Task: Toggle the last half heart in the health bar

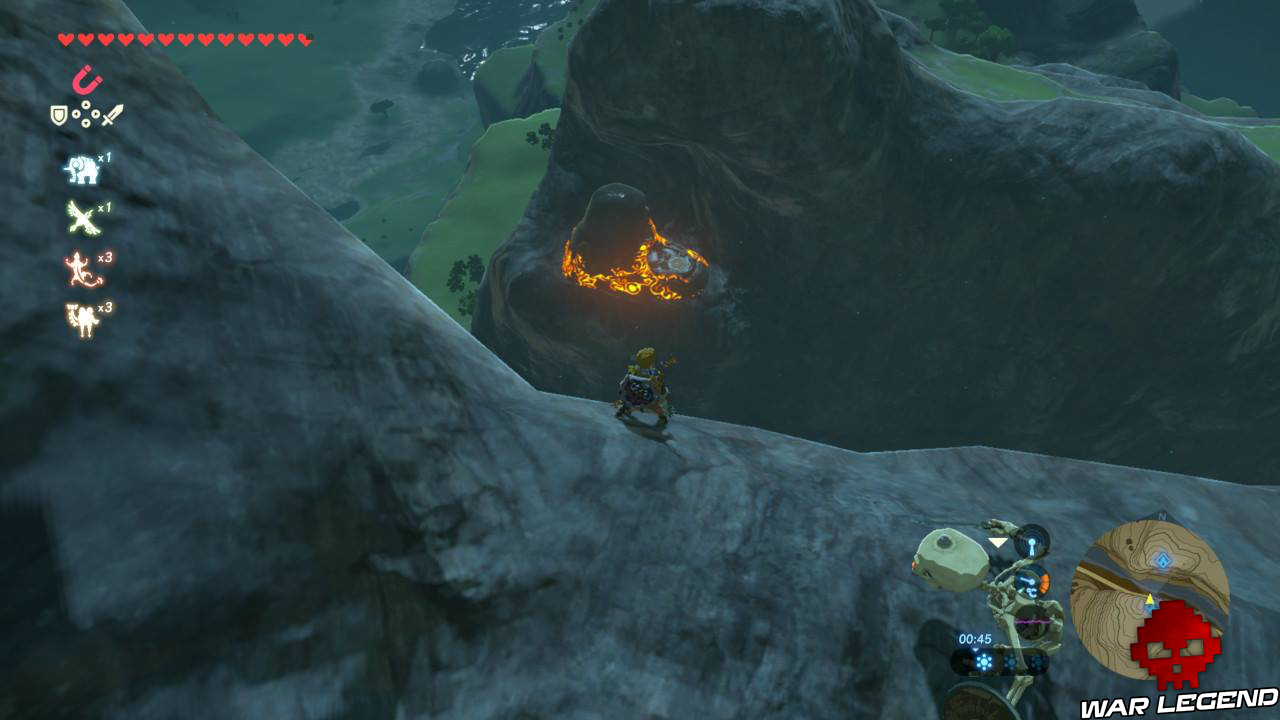Action: point(302,38)
